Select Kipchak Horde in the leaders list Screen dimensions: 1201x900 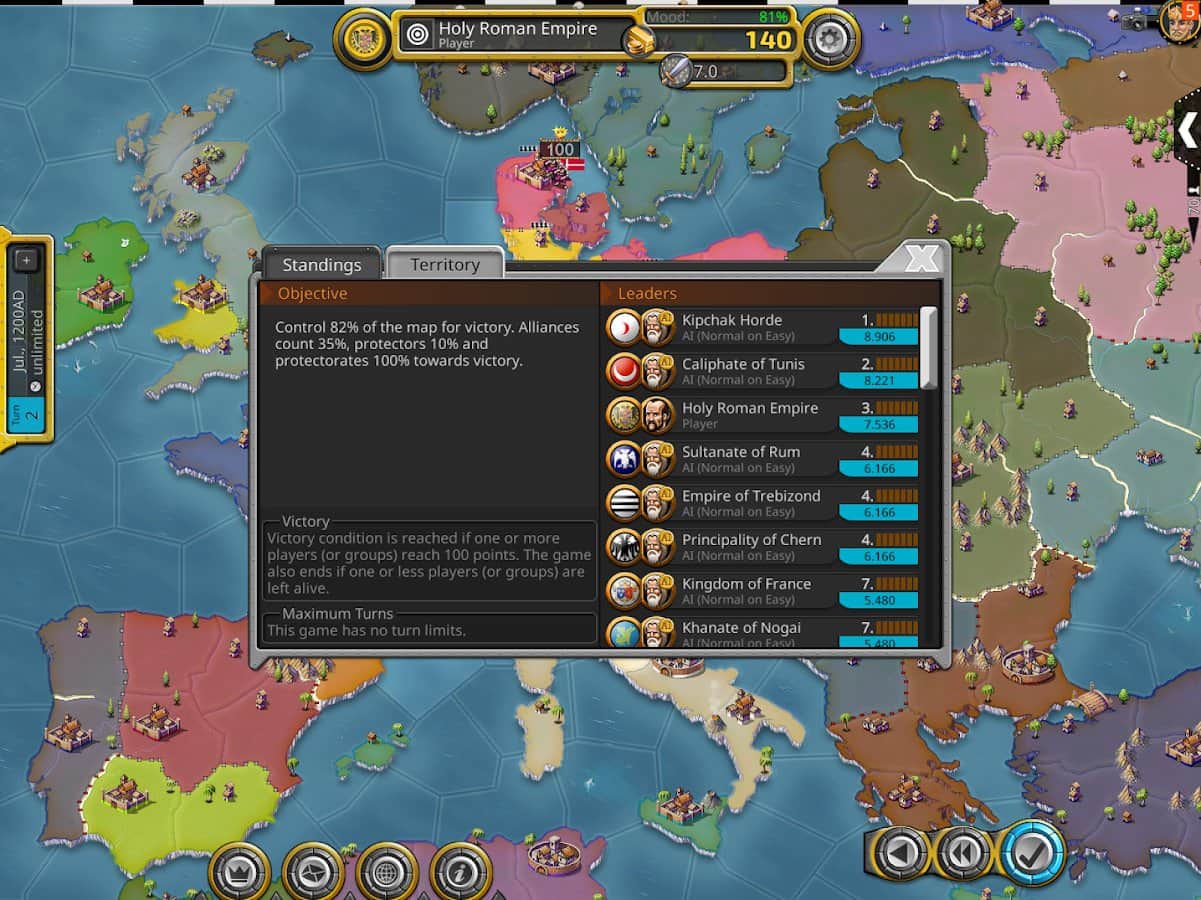[x=762, y=328]
